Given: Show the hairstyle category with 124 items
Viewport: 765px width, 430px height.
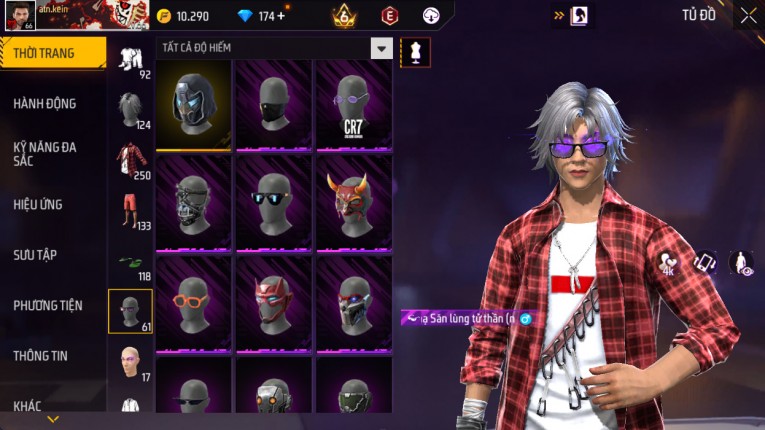Looking at the screenshot, I should coord(130,108).
